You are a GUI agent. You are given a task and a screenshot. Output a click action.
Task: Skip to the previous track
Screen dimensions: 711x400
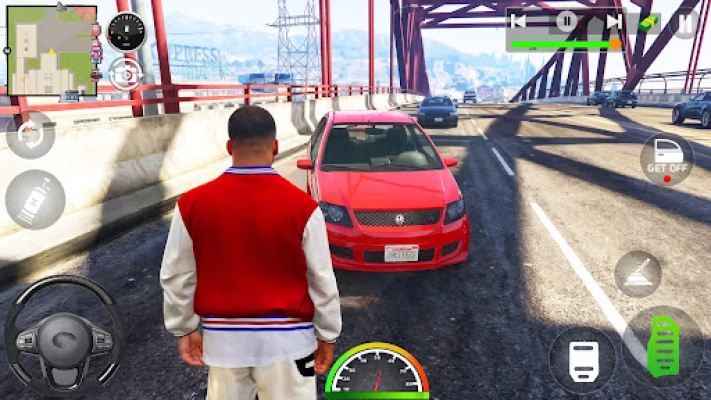(519, 20)
